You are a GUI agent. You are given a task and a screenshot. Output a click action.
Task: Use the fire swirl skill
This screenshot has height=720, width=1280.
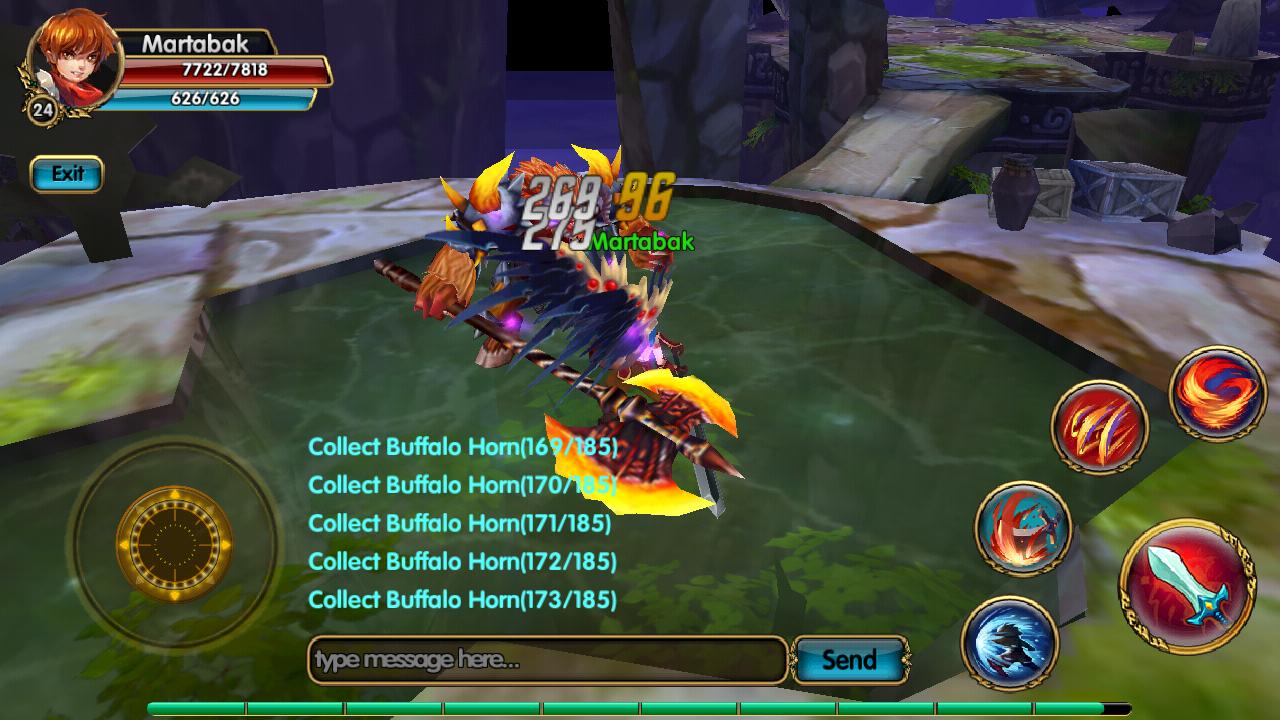coord(1218,393)
